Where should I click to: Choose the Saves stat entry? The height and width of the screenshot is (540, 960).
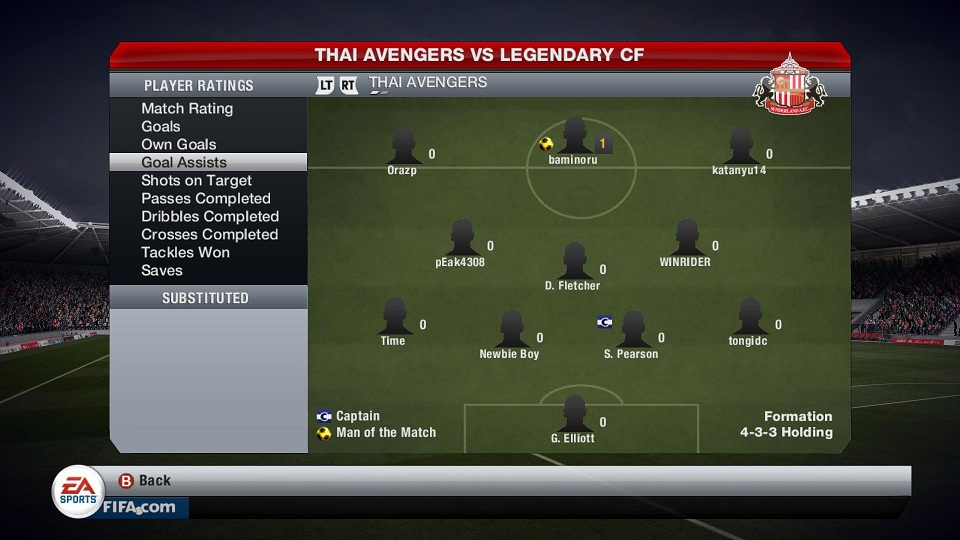(x=162, y=270)
